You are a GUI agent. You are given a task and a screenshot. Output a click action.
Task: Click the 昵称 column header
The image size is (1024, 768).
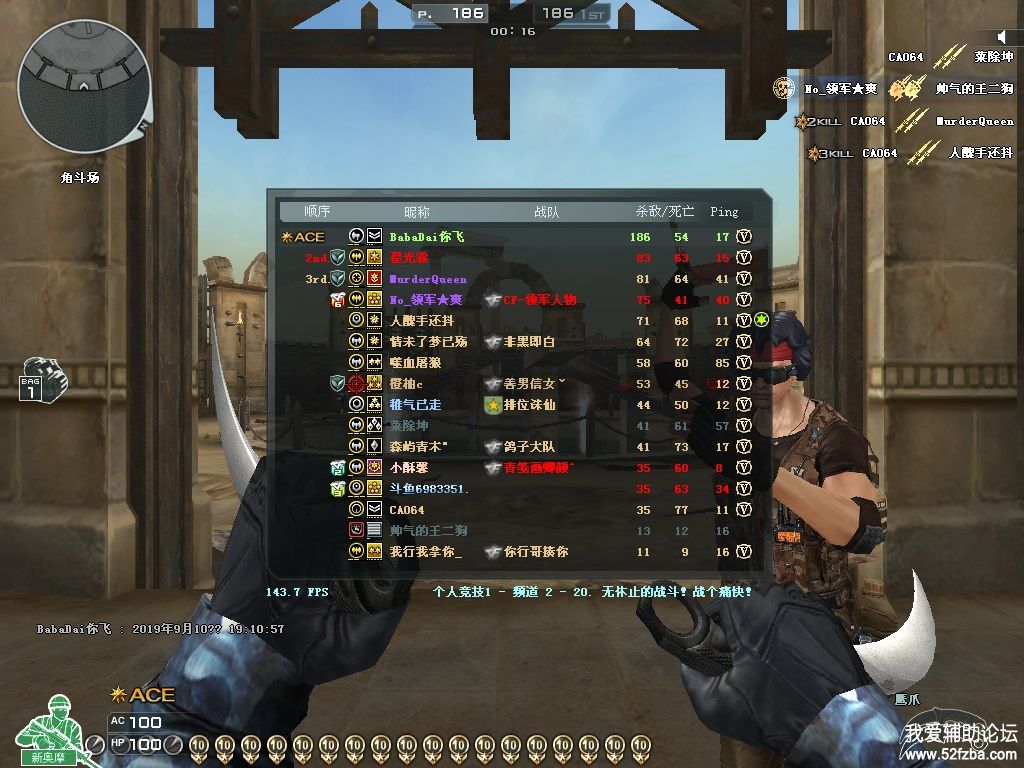[417, 212]
